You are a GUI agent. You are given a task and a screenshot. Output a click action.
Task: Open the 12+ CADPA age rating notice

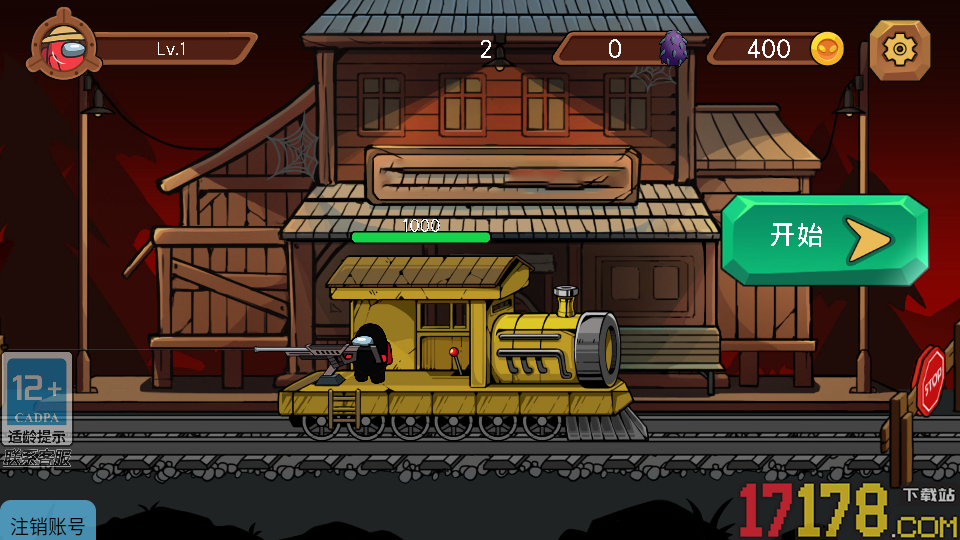38,397
